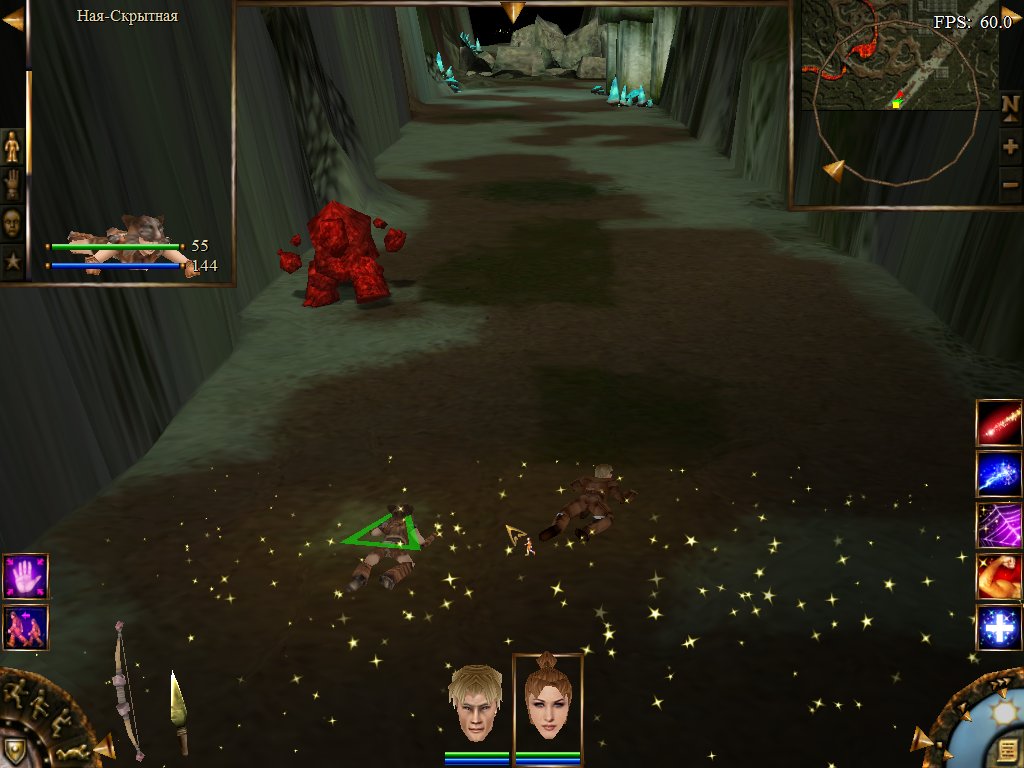Open the star tab in character panel

(x=12, y=262)
